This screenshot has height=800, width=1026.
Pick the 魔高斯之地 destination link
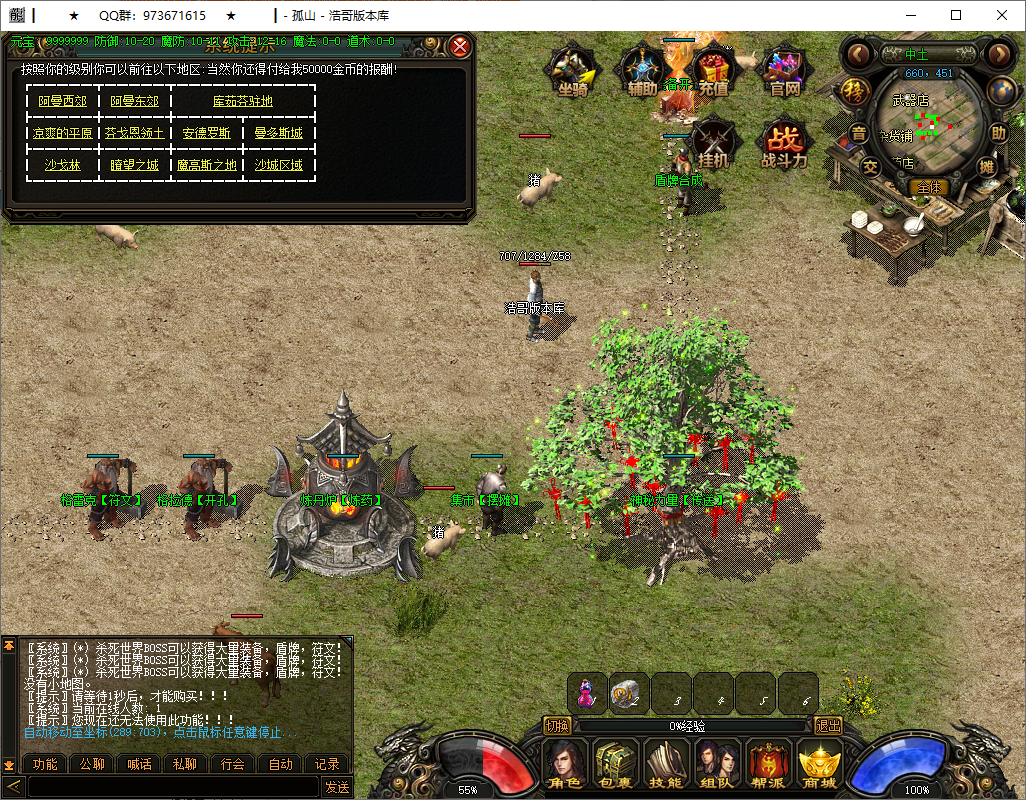point(206,165)
